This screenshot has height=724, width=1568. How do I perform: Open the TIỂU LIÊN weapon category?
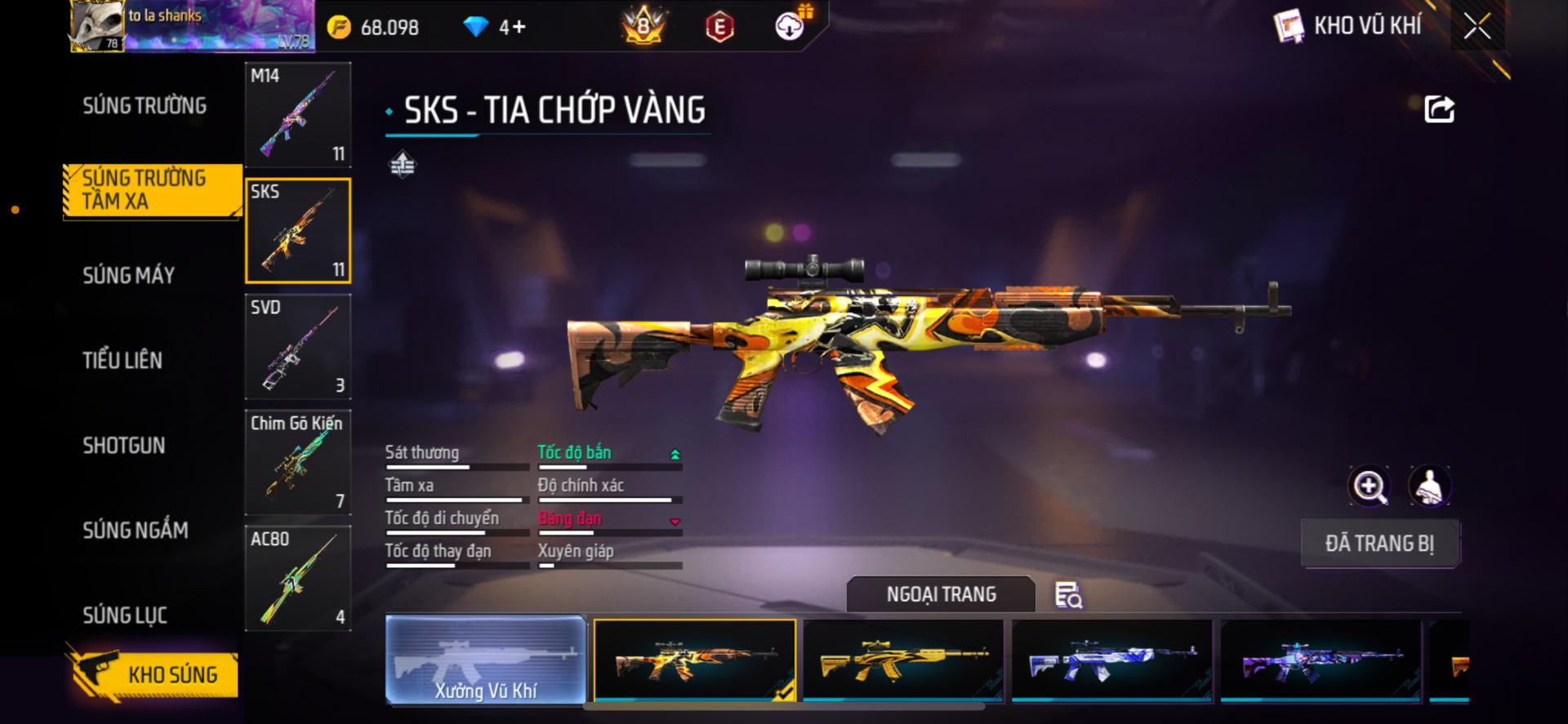tap(122, 360)
